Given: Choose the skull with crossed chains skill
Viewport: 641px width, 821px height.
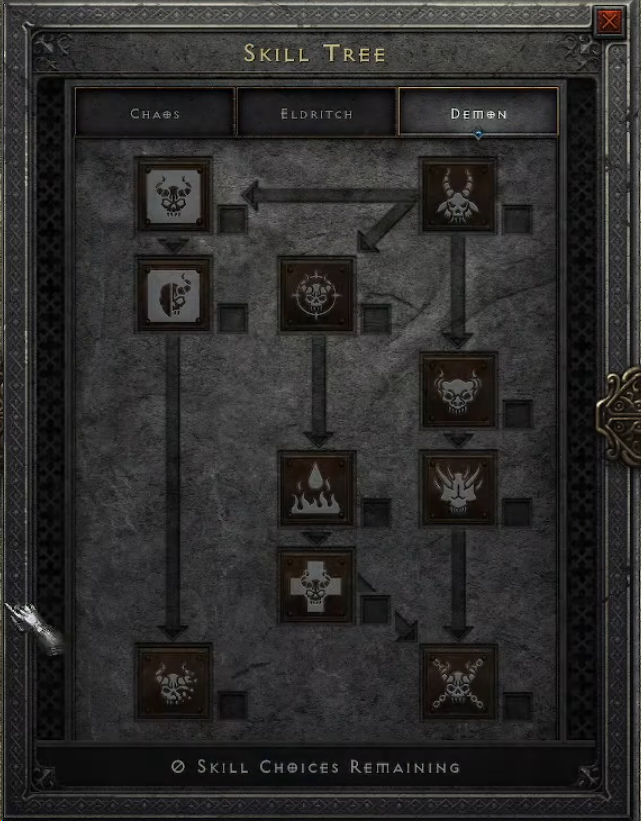Looking at the screenshot, I should tap(459, 681).
